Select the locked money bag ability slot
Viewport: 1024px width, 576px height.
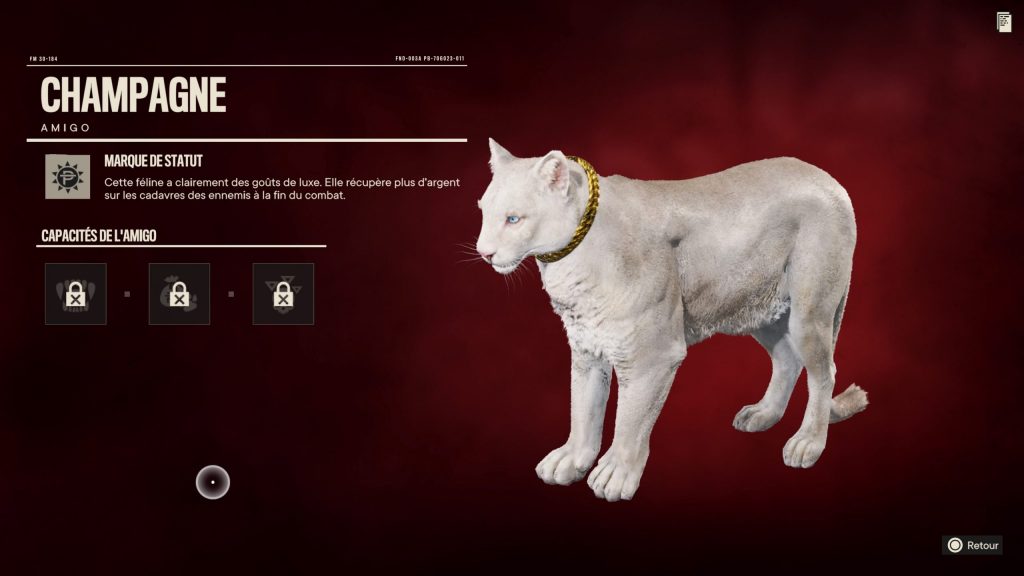coord(179,294)
